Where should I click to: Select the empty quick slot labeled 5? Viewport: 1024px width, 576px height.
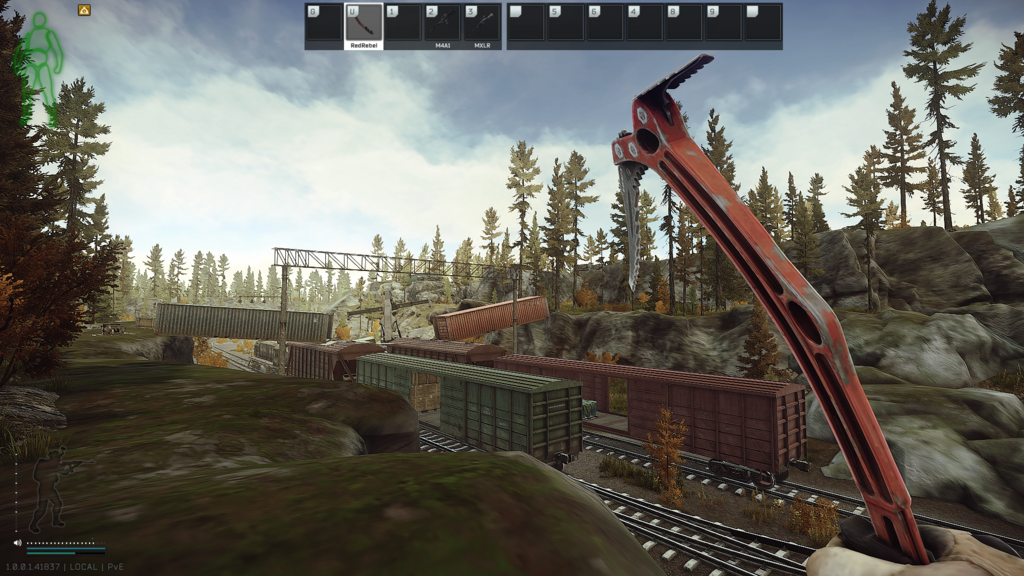565,23
